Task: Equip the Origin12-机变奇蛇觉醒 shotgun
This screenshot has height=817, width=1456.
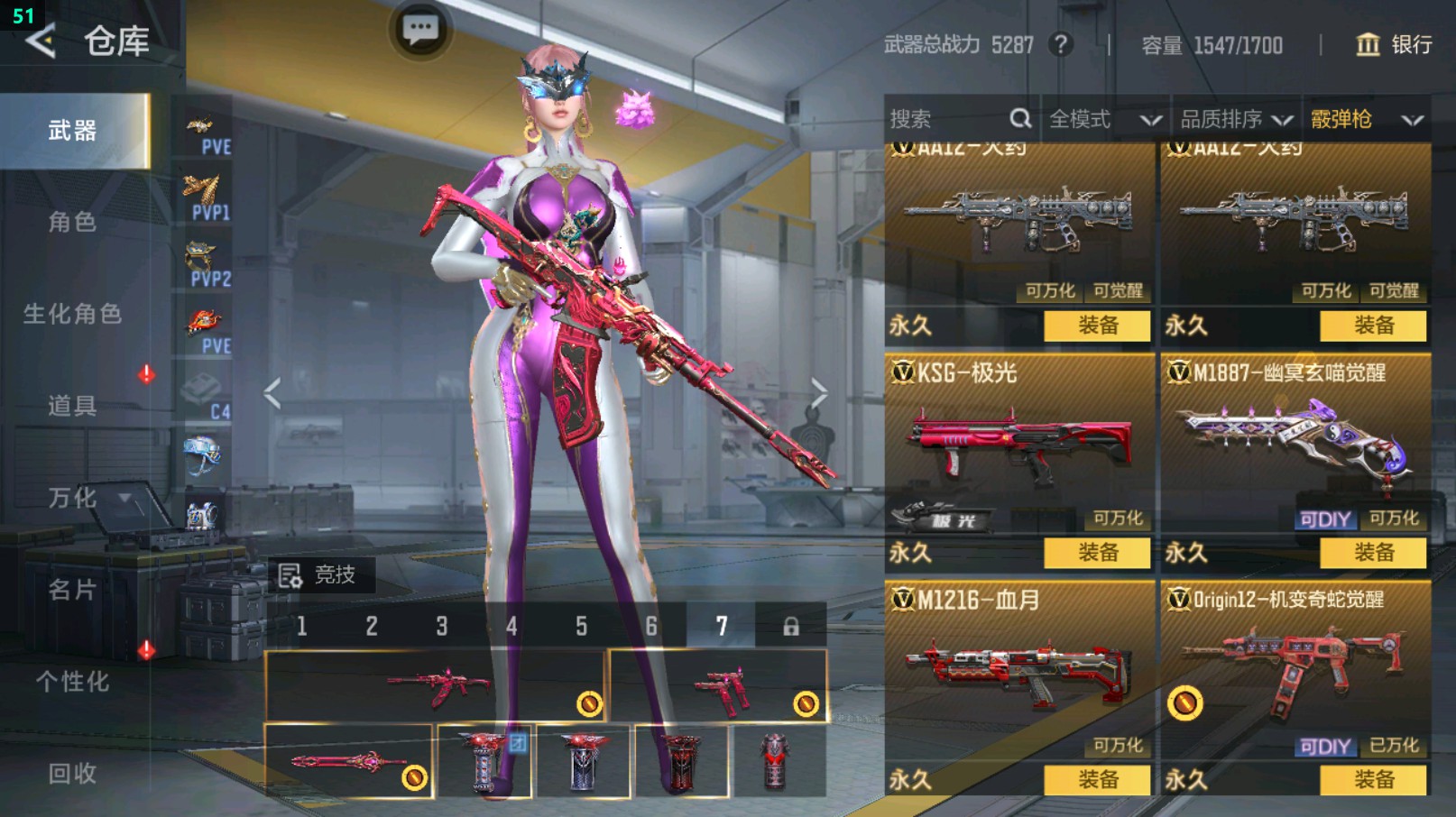Action: point(1373,780)
